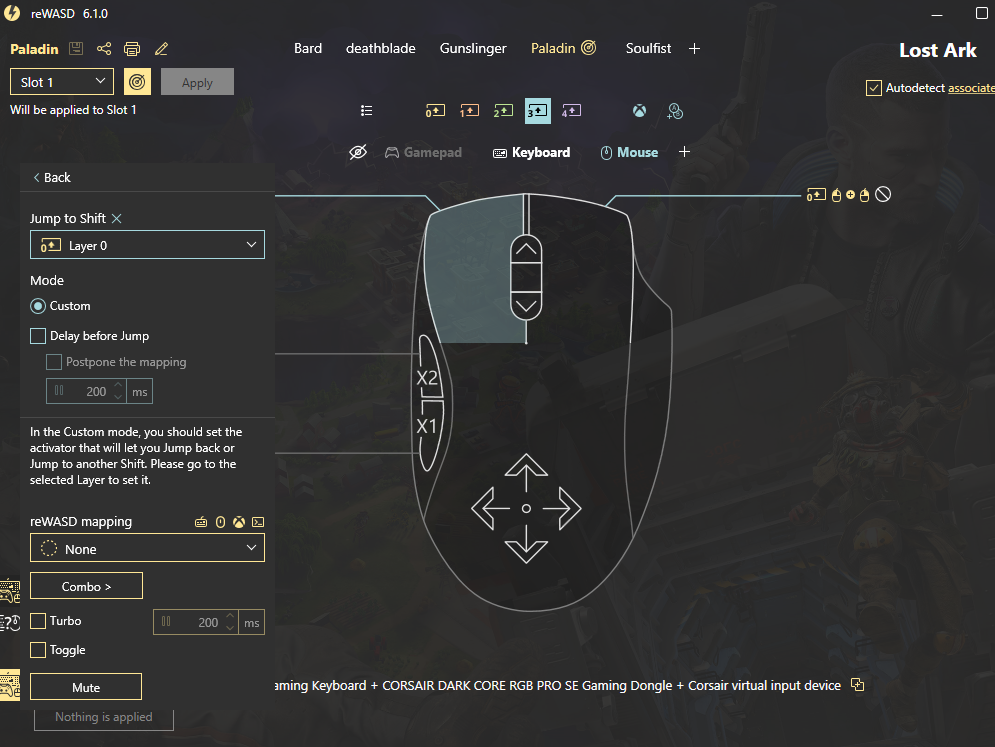Select the X2 mouse side button
Viewport: 995px width, 747px height.
pyautogui.click(x=427, y=377)
